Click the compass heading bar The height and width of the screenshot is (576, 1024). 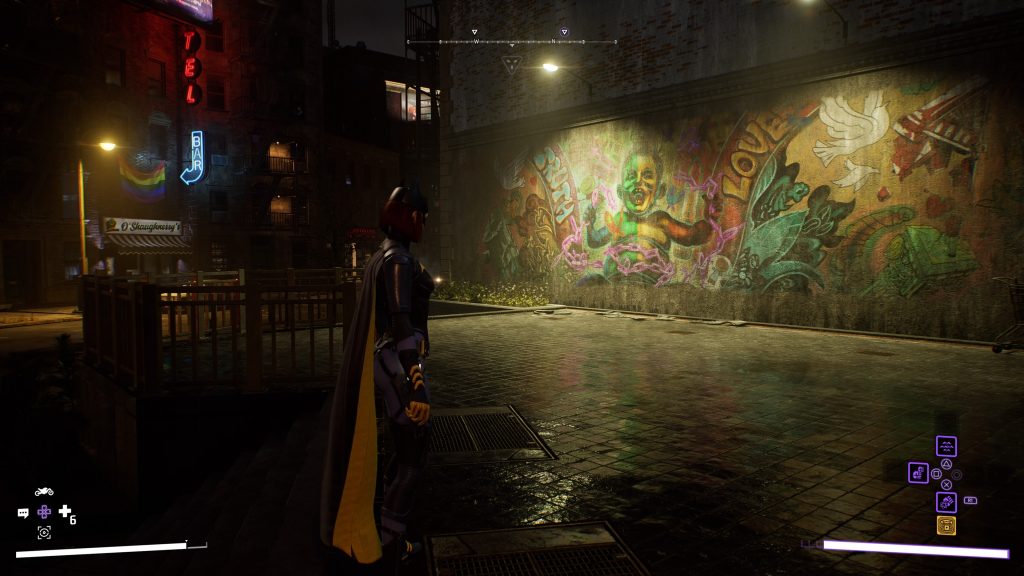point(512,42)
